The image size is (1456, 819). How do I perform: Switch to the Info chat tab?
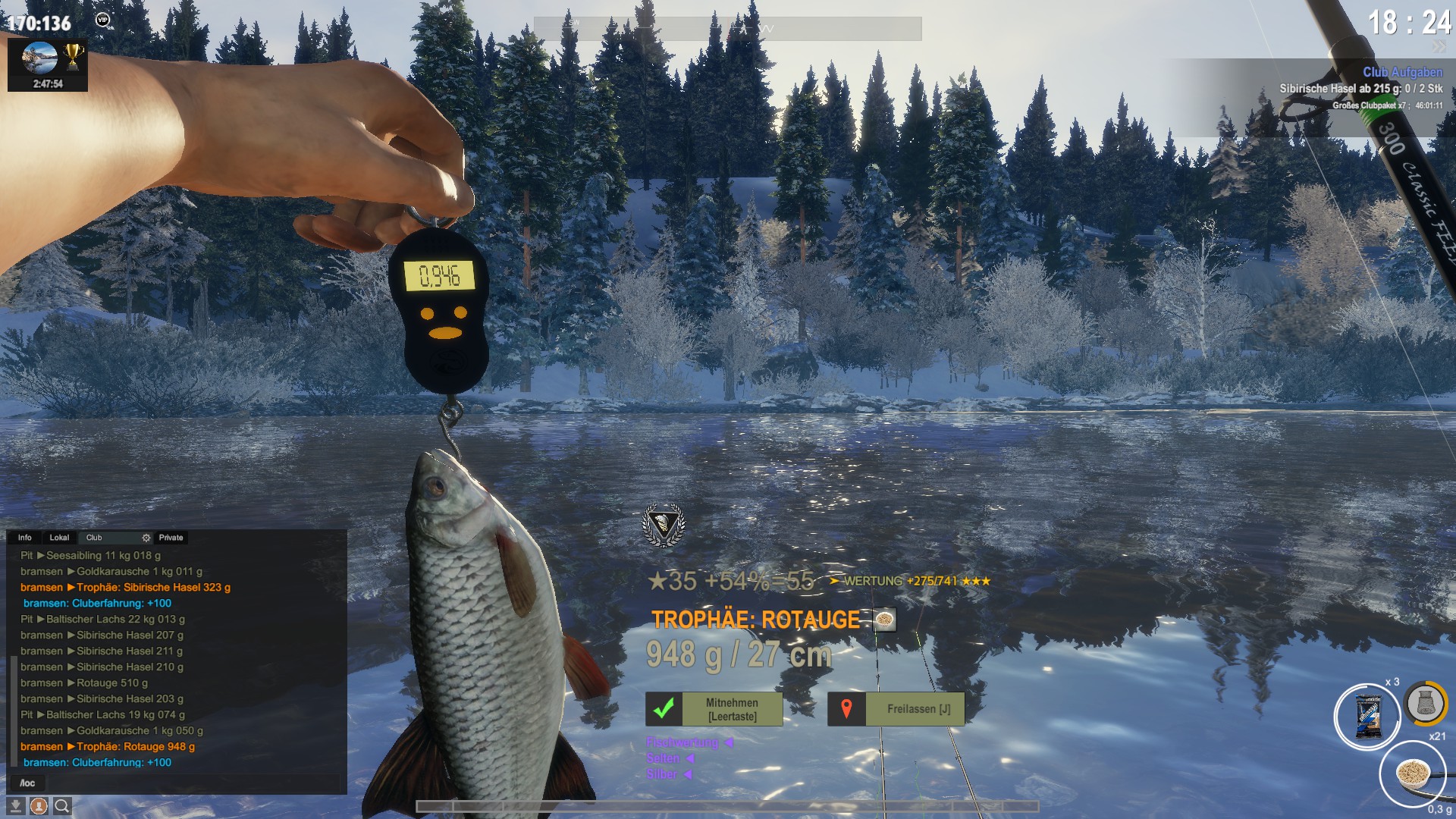(25, 538)
